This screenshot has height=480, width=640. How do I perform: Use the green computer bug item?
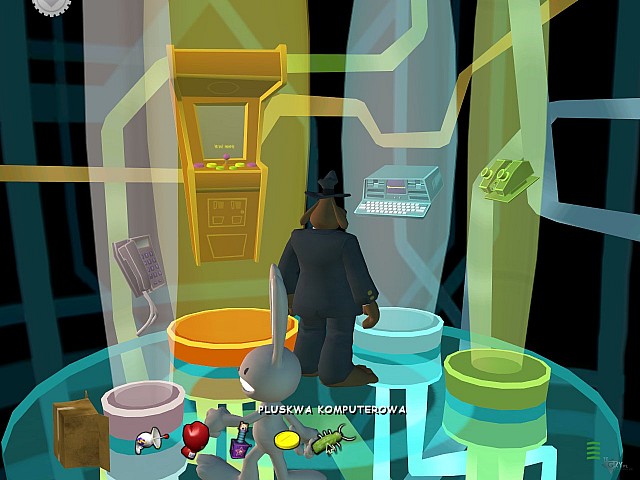click(x=331, y=439)
